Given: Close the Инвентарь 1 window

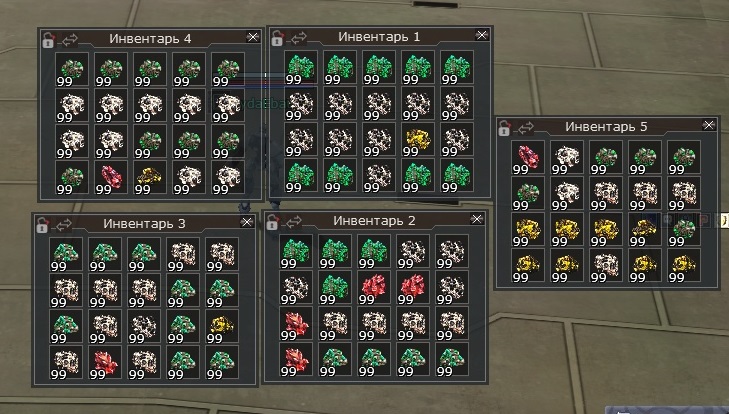Looking at the screenshot, I should [481, 35].
